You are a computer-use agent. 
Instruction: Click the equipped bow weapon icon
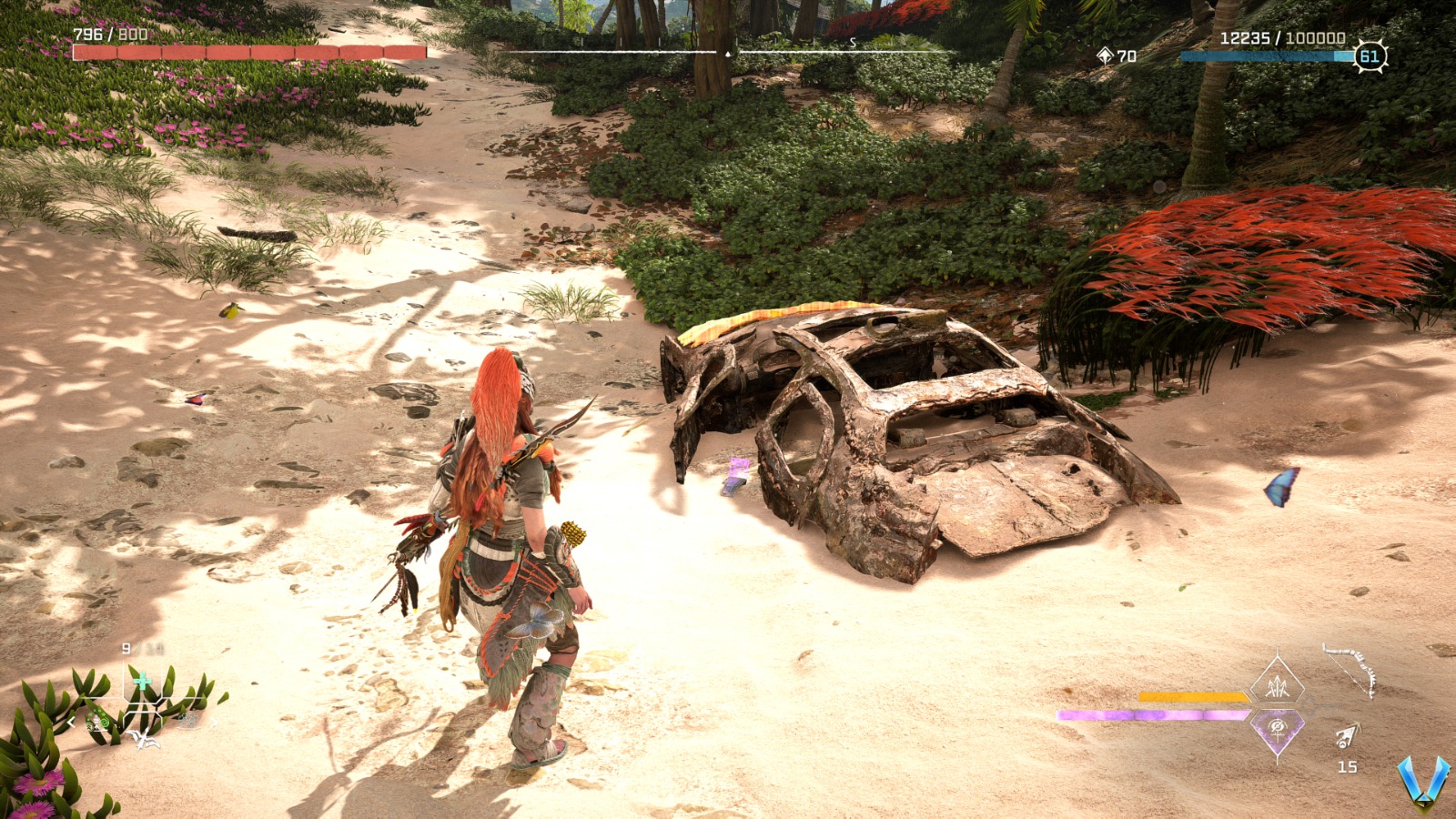click(x=1349, y=671)
